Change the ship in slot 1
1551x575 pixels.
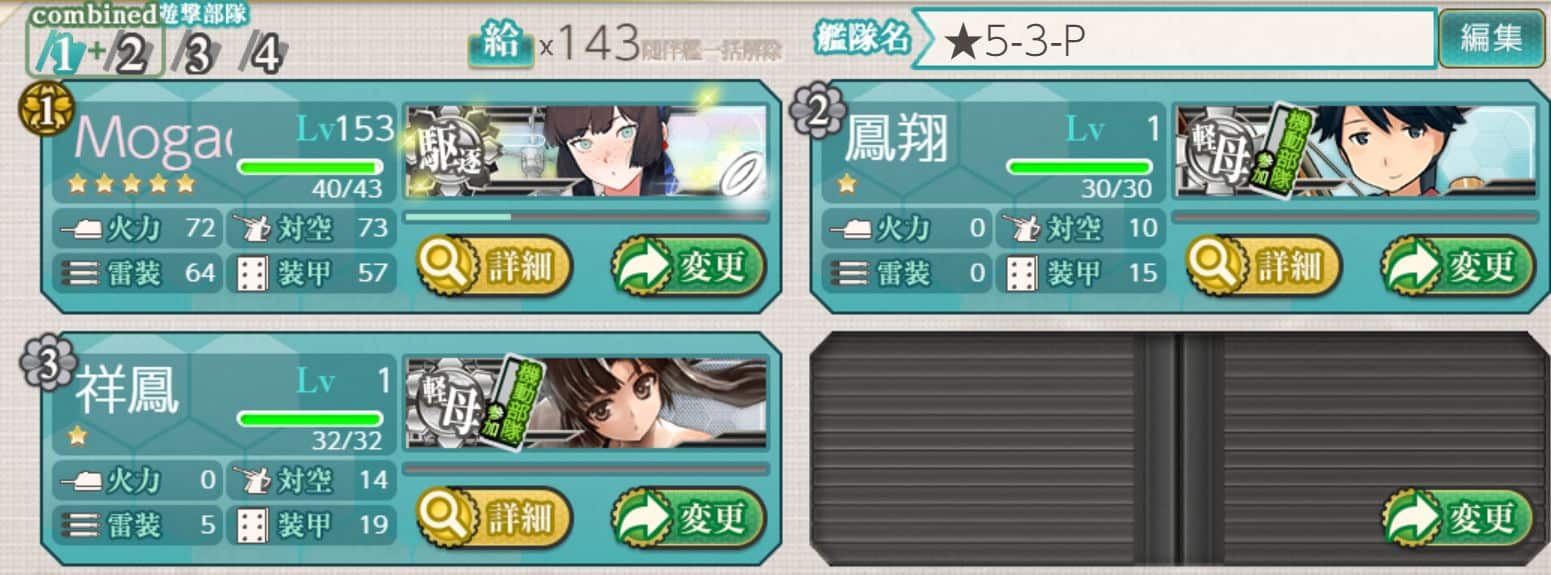click(690, 267)
